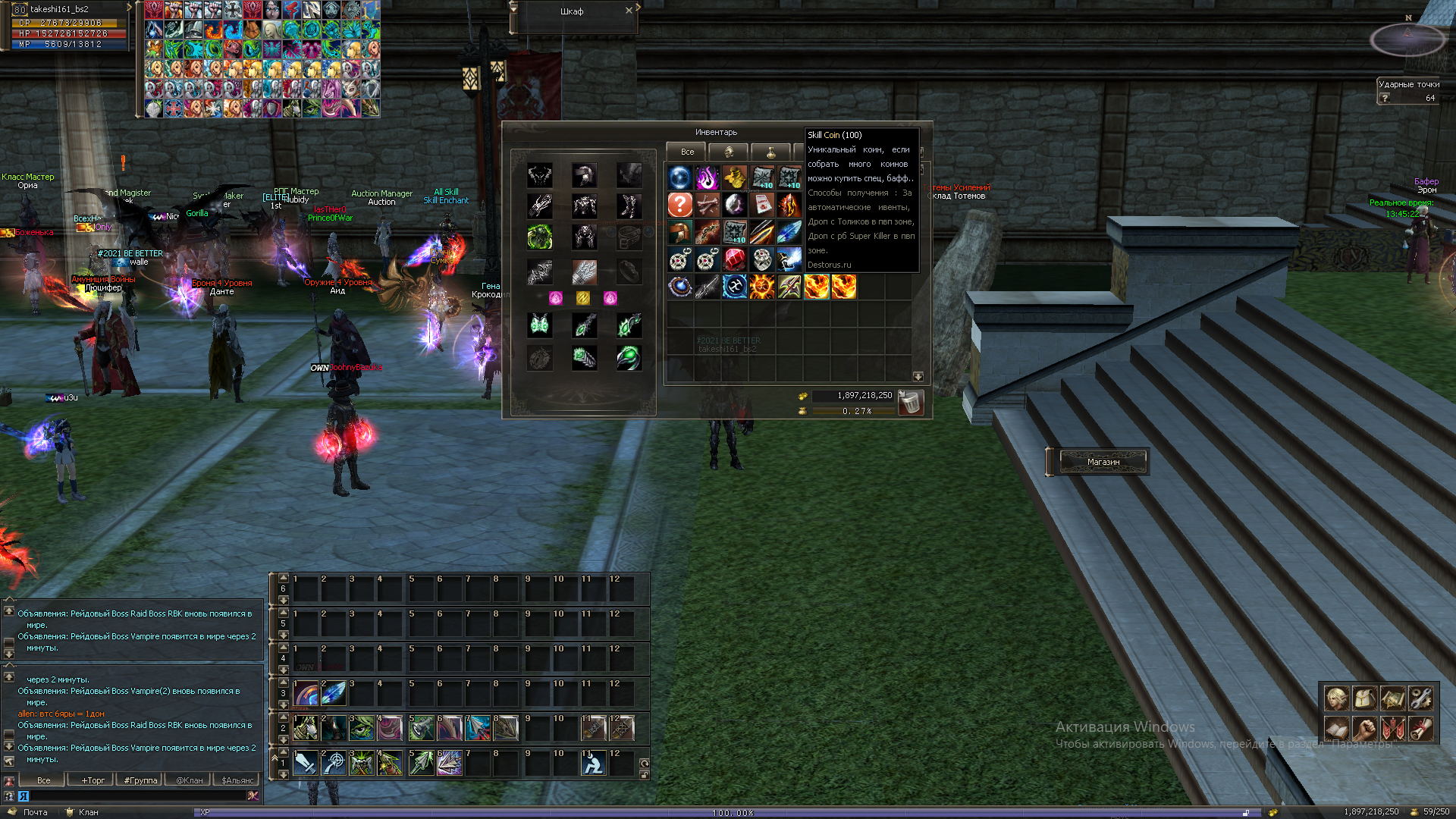The image size is (1456, 819).
Task: Click the inventory trash can button
Action: coord(910,403)
